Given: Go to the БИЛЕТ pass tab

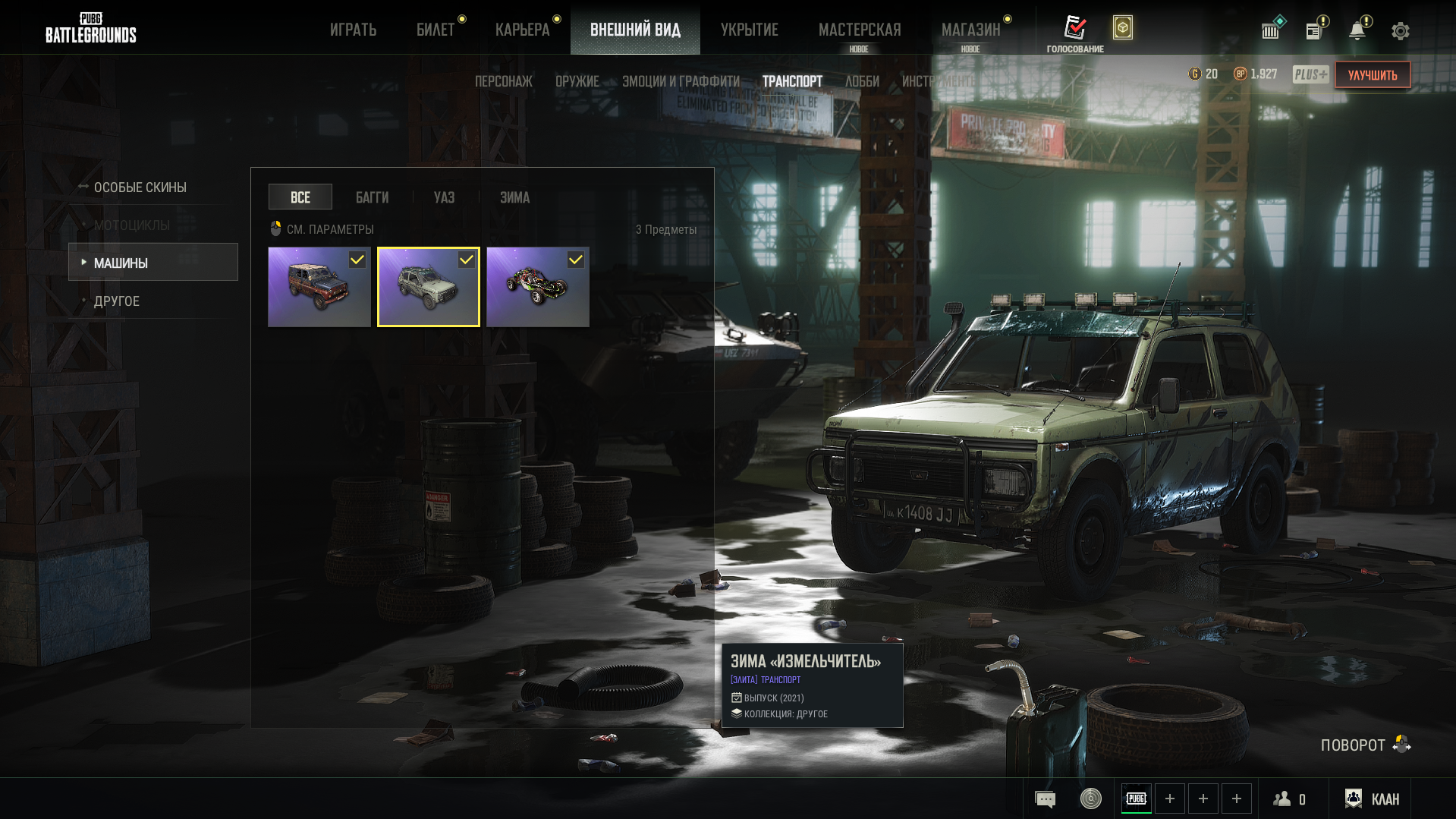Looking at the screenshot, I should (436, 30).
